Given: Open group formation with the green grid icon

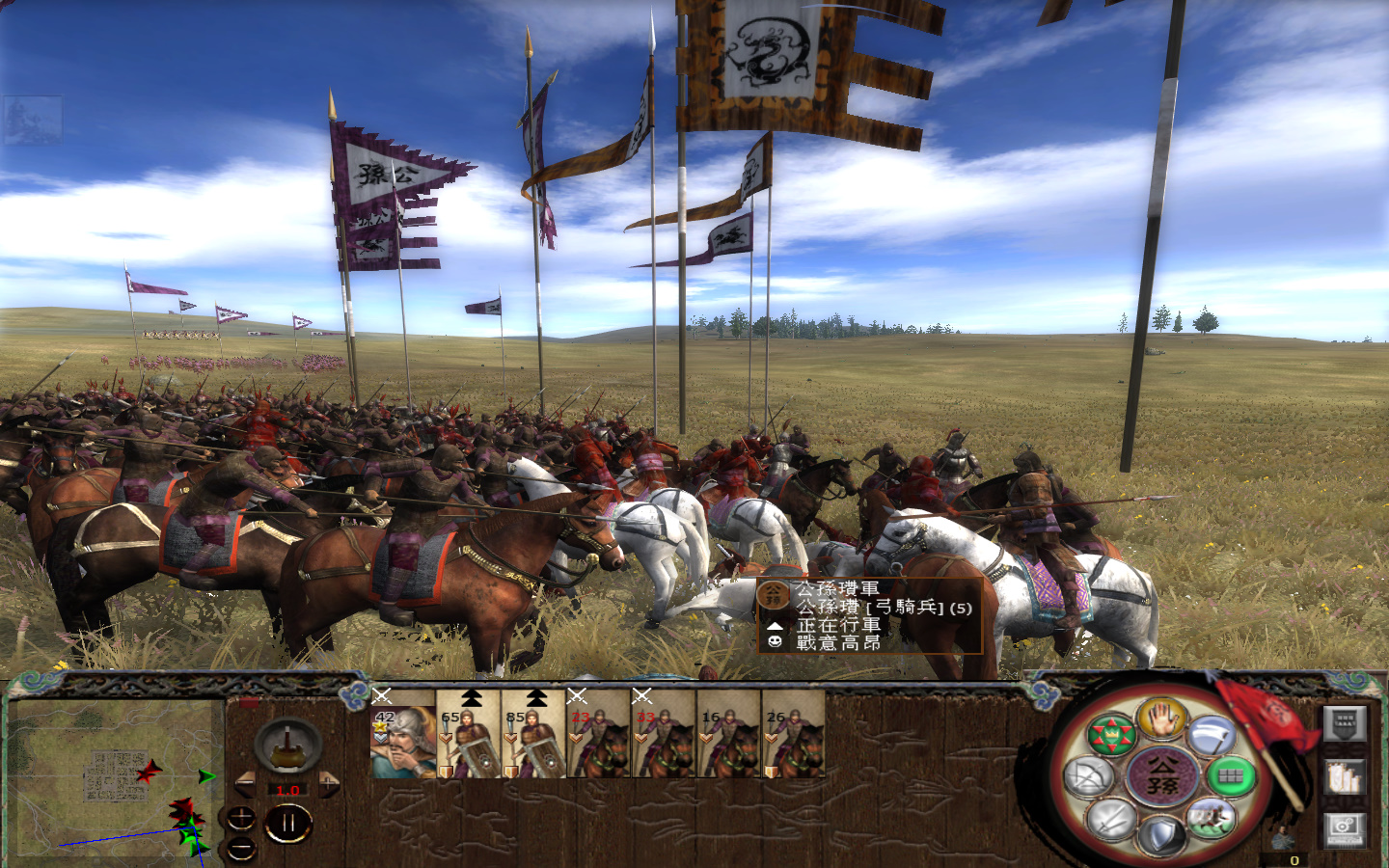Looking at the screenshot, I should tap(1231, 775).
